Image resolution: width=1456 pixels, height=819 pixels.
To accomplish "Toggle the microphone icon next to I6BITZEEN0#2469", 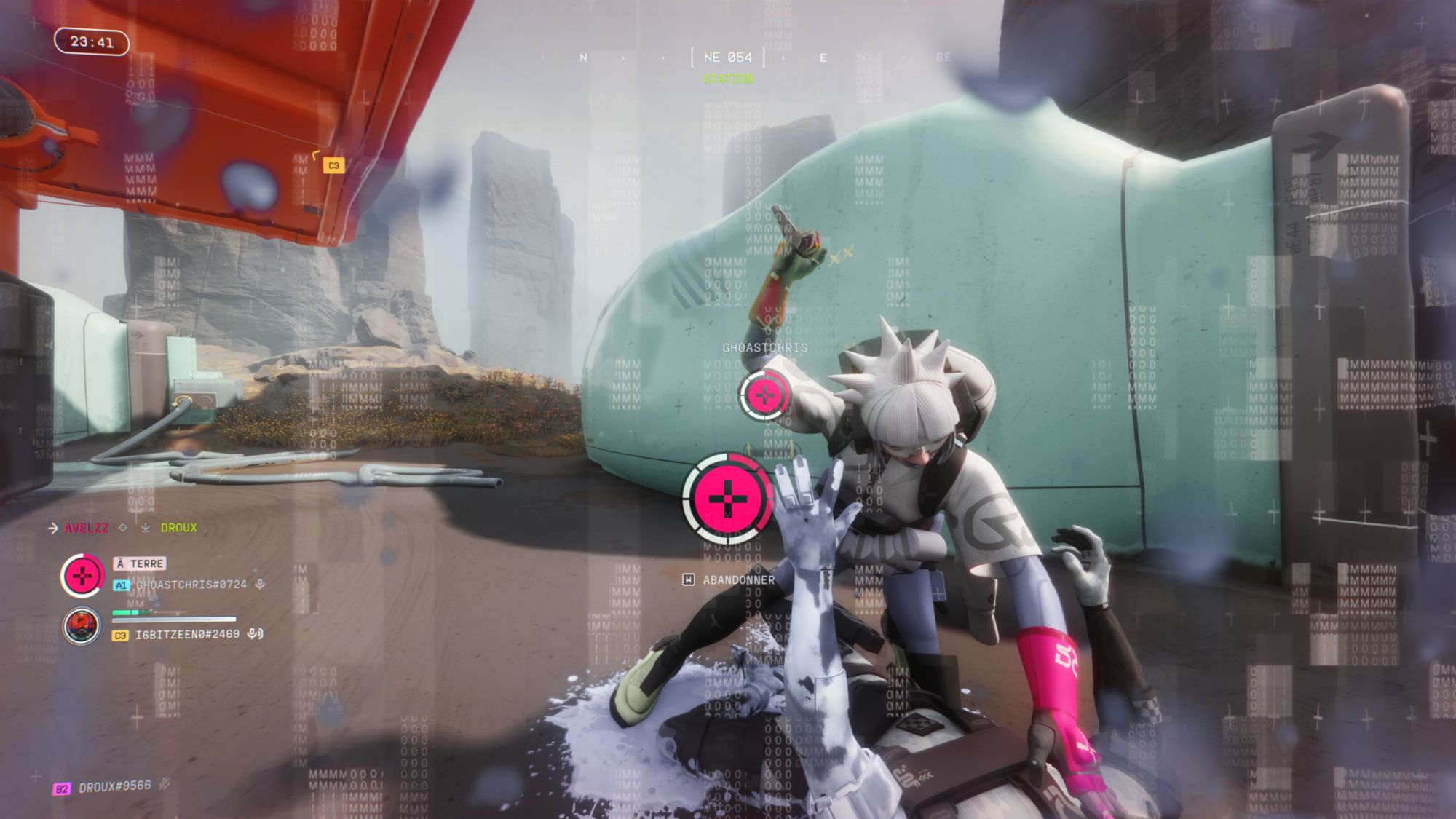I will (255, 634).
